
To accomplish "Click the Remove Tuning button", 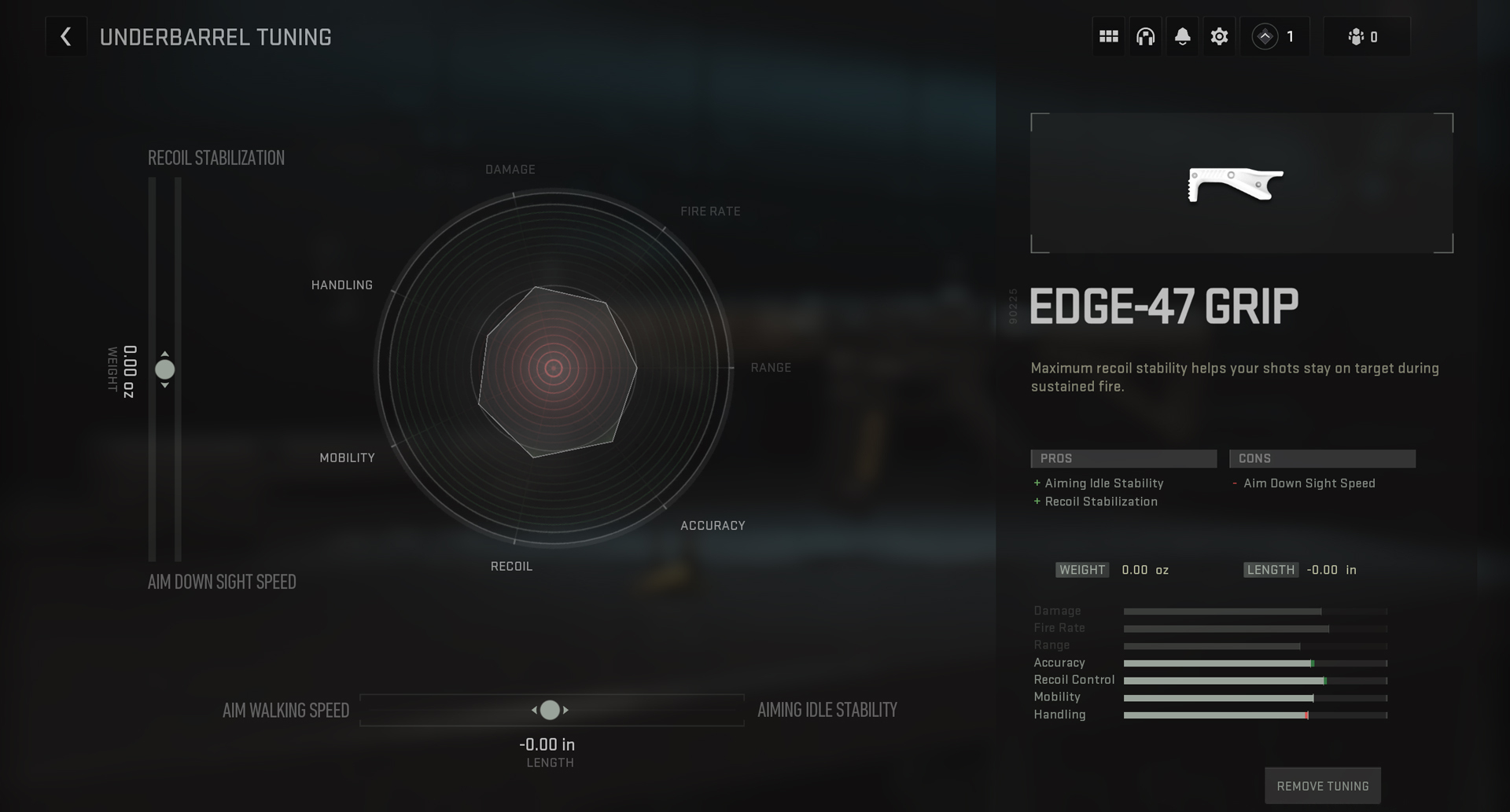I will pyautogui.click(x=1322, y=785).
